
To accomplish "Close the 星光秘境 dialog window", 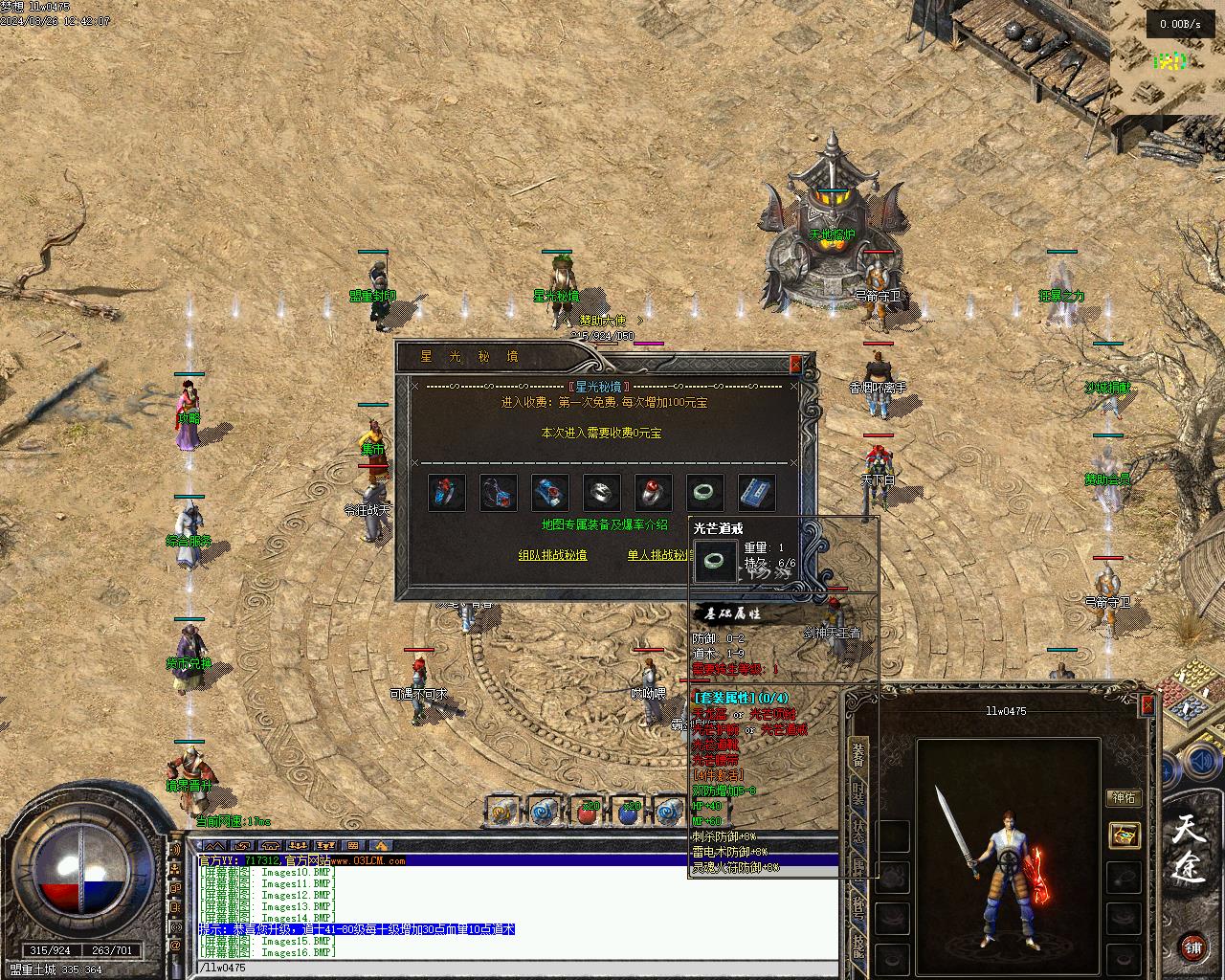I will (795, 364).
